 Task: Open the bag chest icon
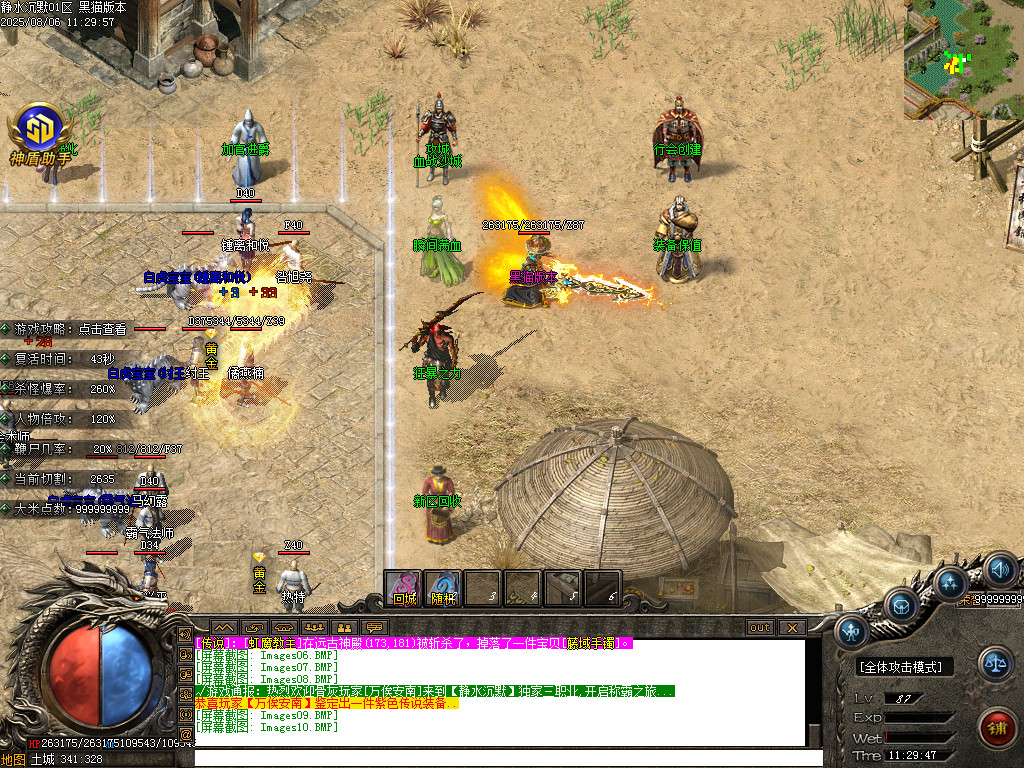[900, 604]
